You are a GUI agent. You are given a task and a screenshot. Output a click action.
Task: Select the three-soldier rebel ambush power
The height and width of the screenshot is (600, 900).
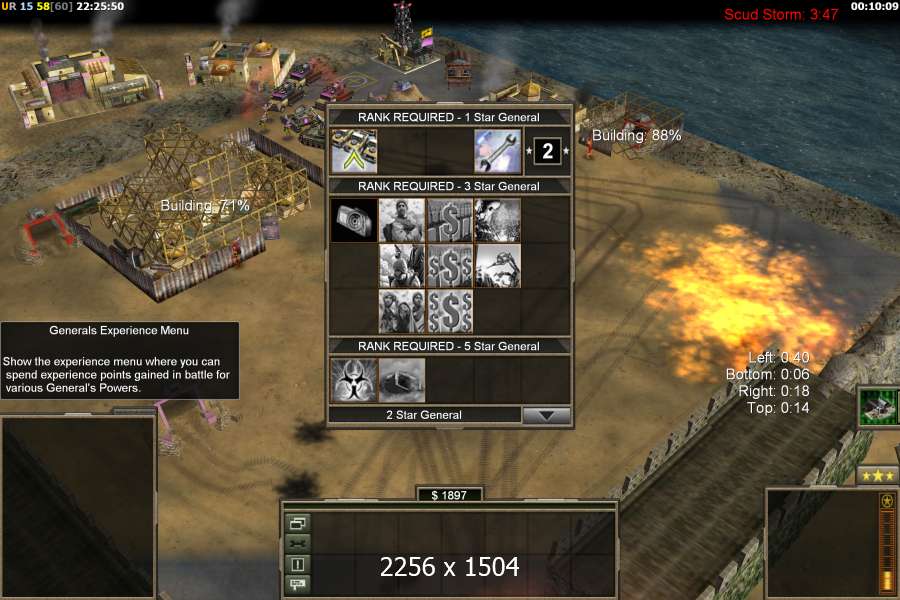click(x=402, y=311)
